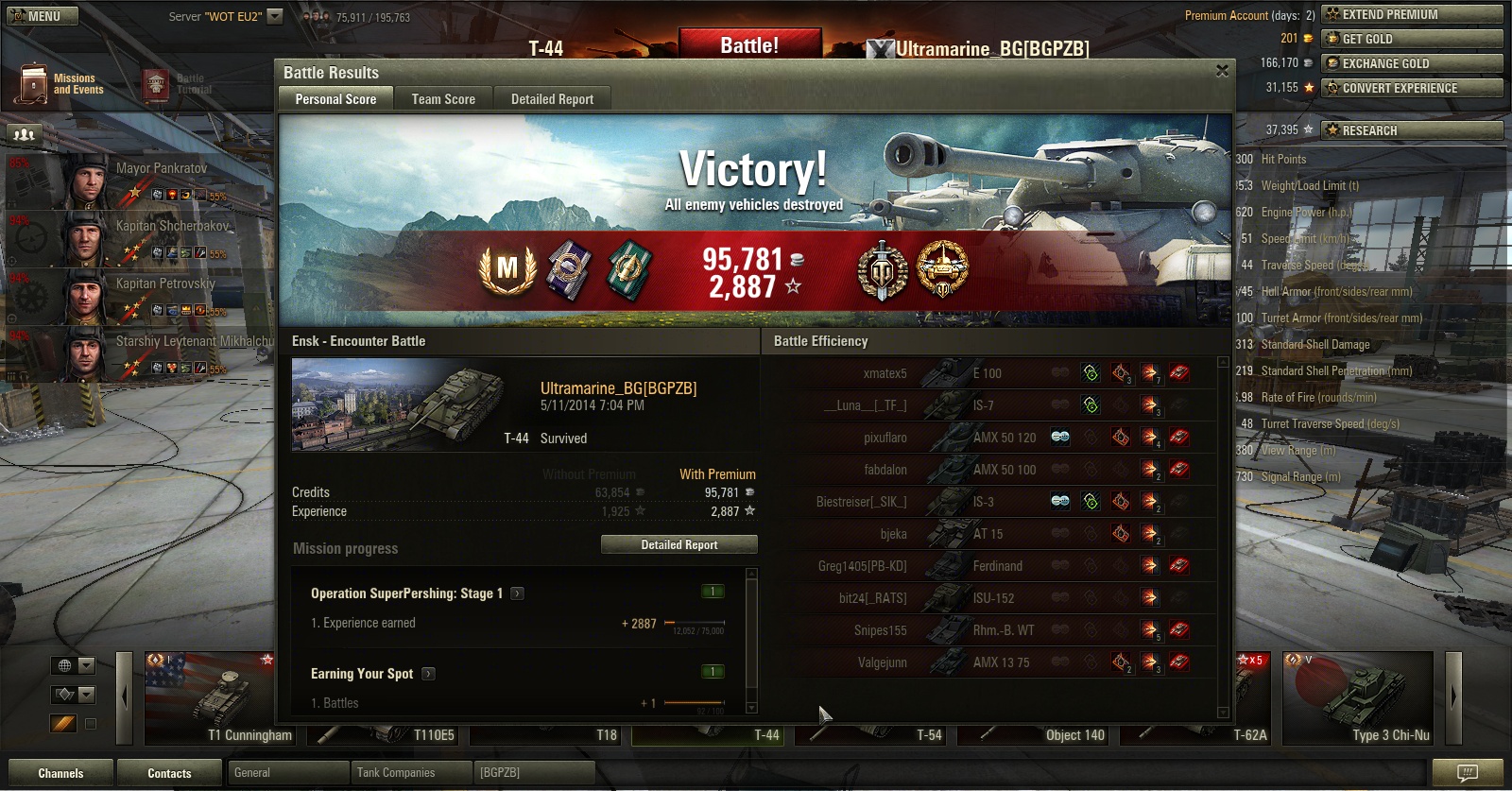
Task: Close the Battle Results window
Action: tap(1222, 71)
